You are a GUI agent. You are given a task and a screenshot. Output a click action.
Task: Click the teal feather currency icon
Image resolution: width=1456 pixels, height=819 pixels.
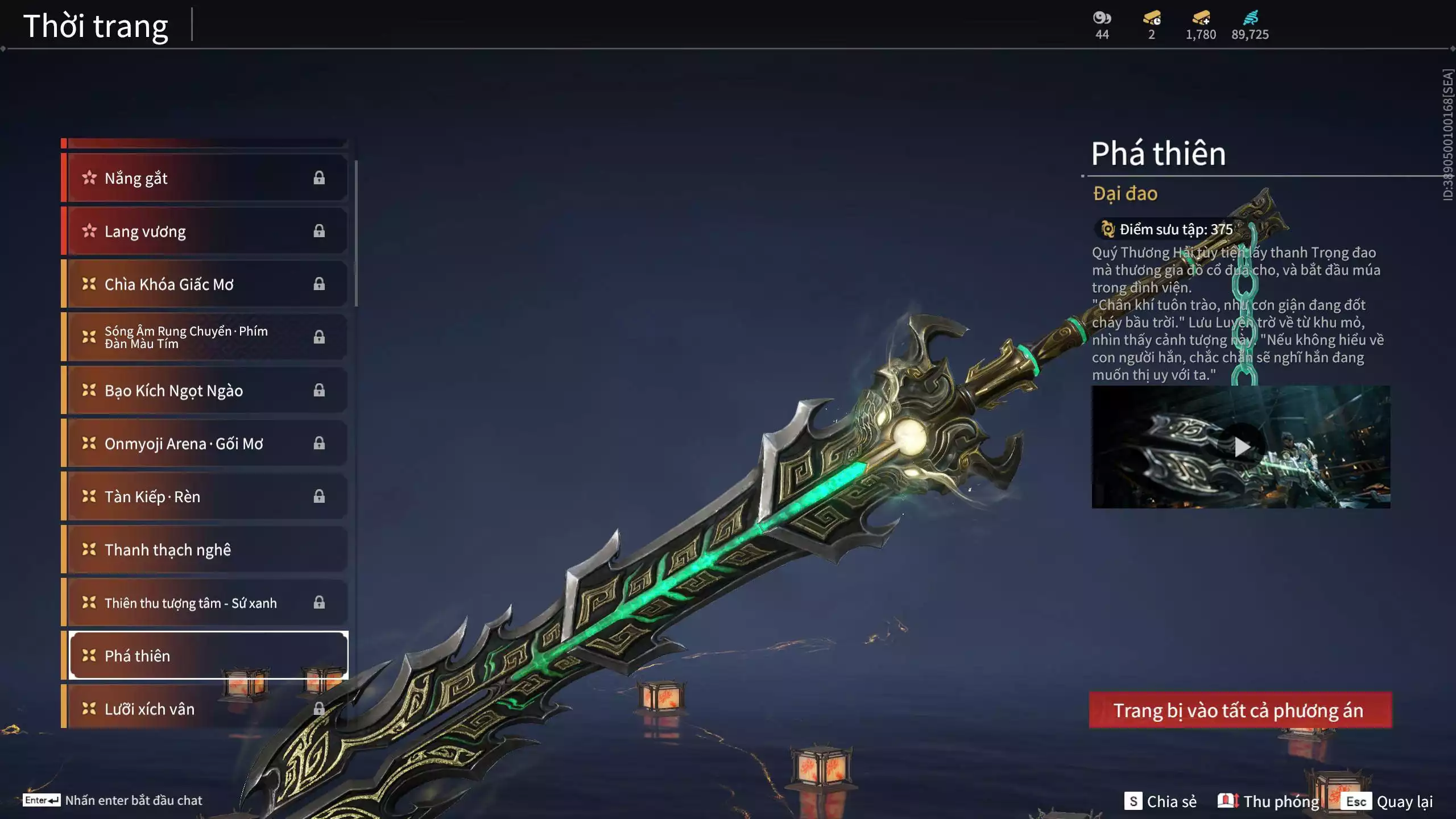(1250, 18)
